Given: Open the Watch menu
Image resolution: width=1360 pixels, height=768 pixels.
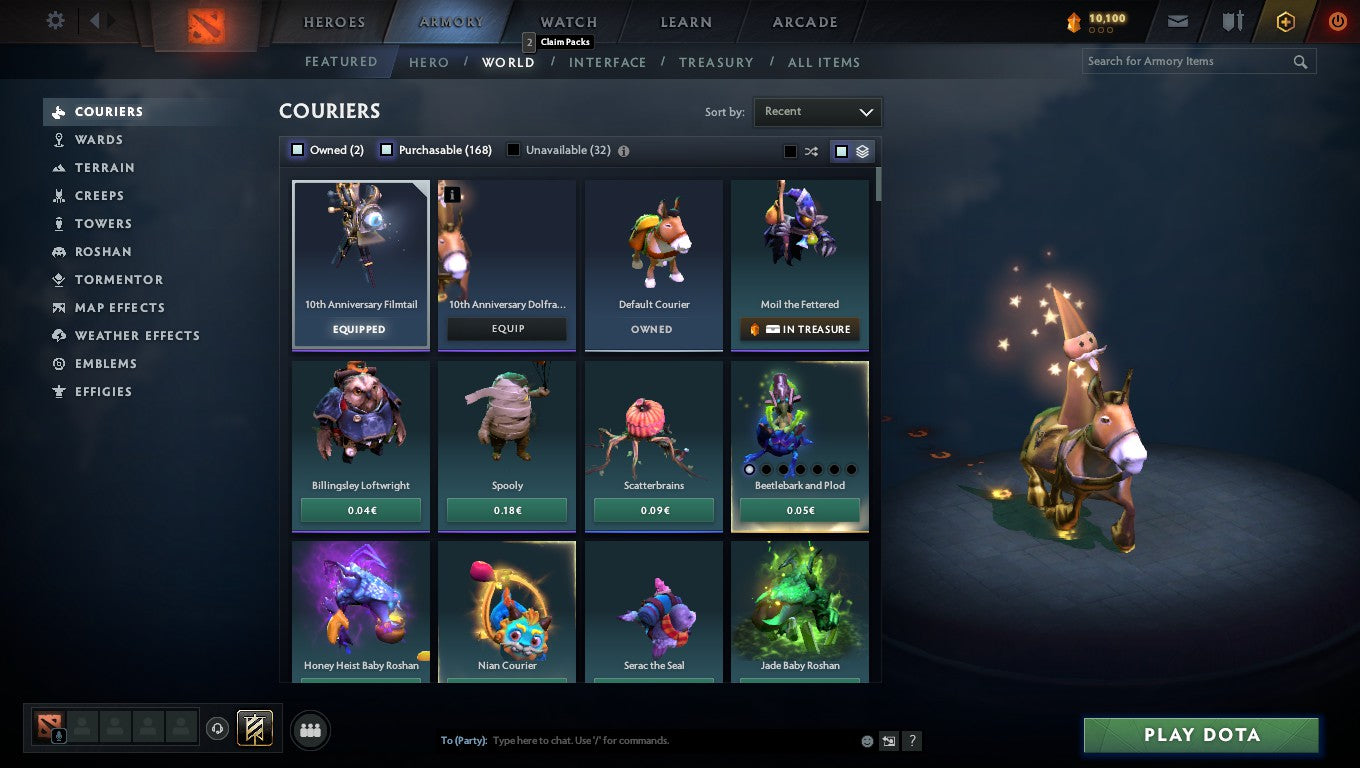Looking at the screenshot, I should point(567,21).
